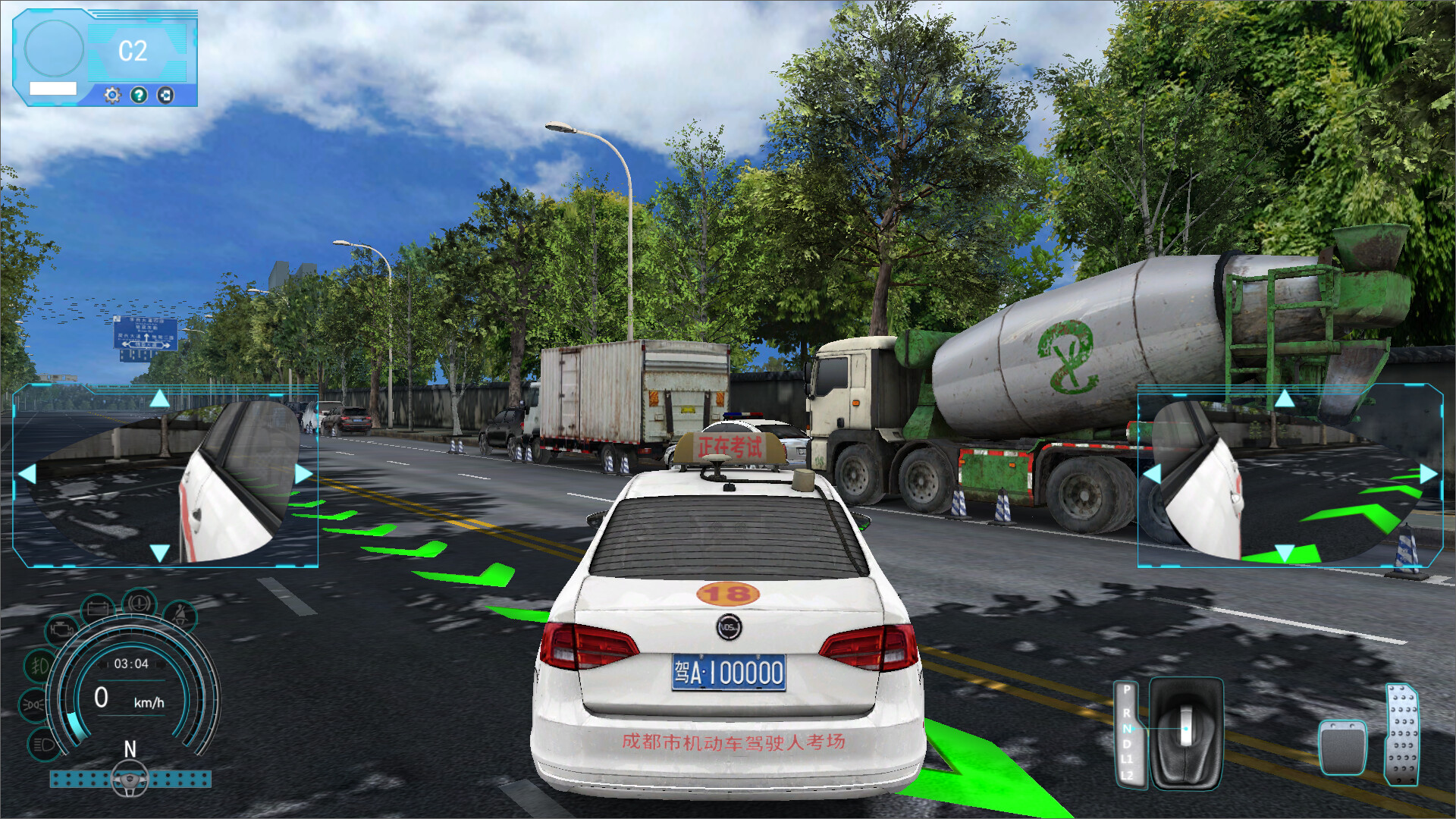
Task: Tilt the left mirror down with its arrow
Action: 159,553
